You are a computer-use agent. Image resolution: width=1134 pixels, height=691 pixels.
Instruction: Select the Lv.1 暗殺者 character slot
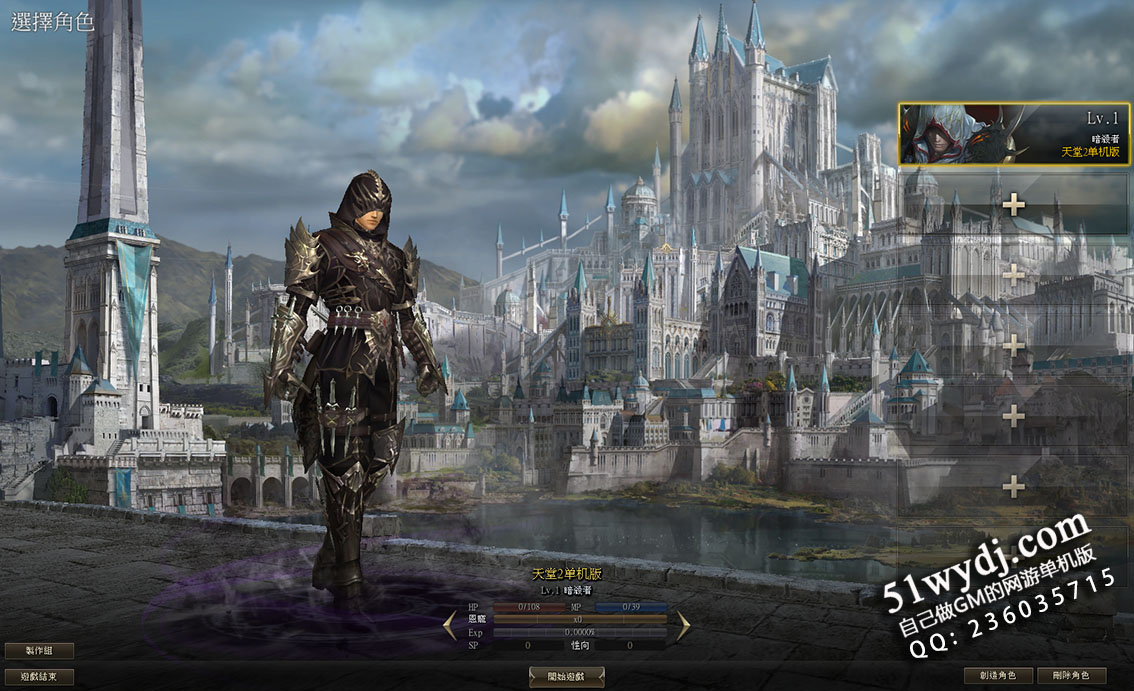tap(1014, 135)
